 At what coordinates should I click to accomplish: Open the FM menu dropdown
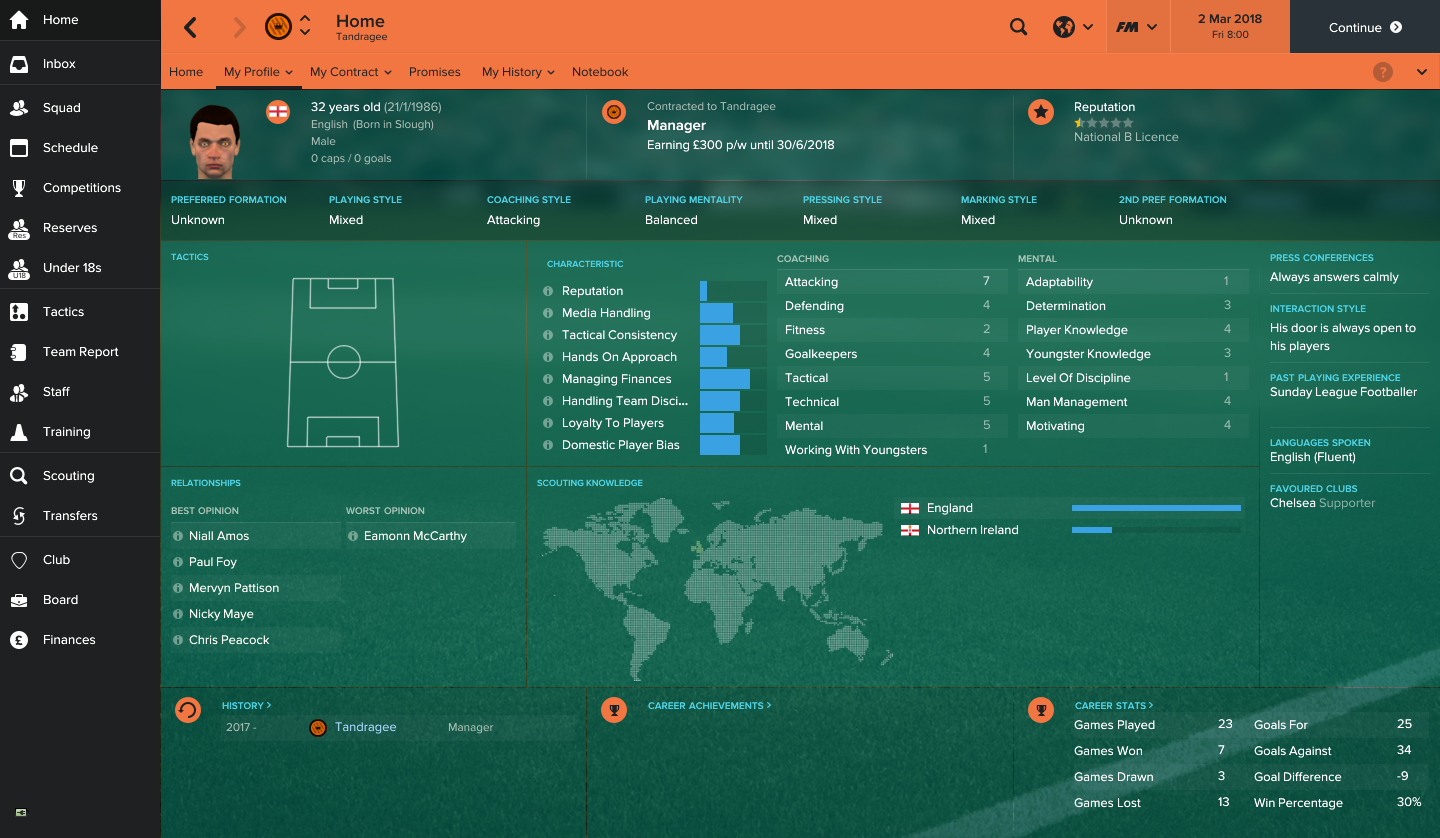[1137, 27]
